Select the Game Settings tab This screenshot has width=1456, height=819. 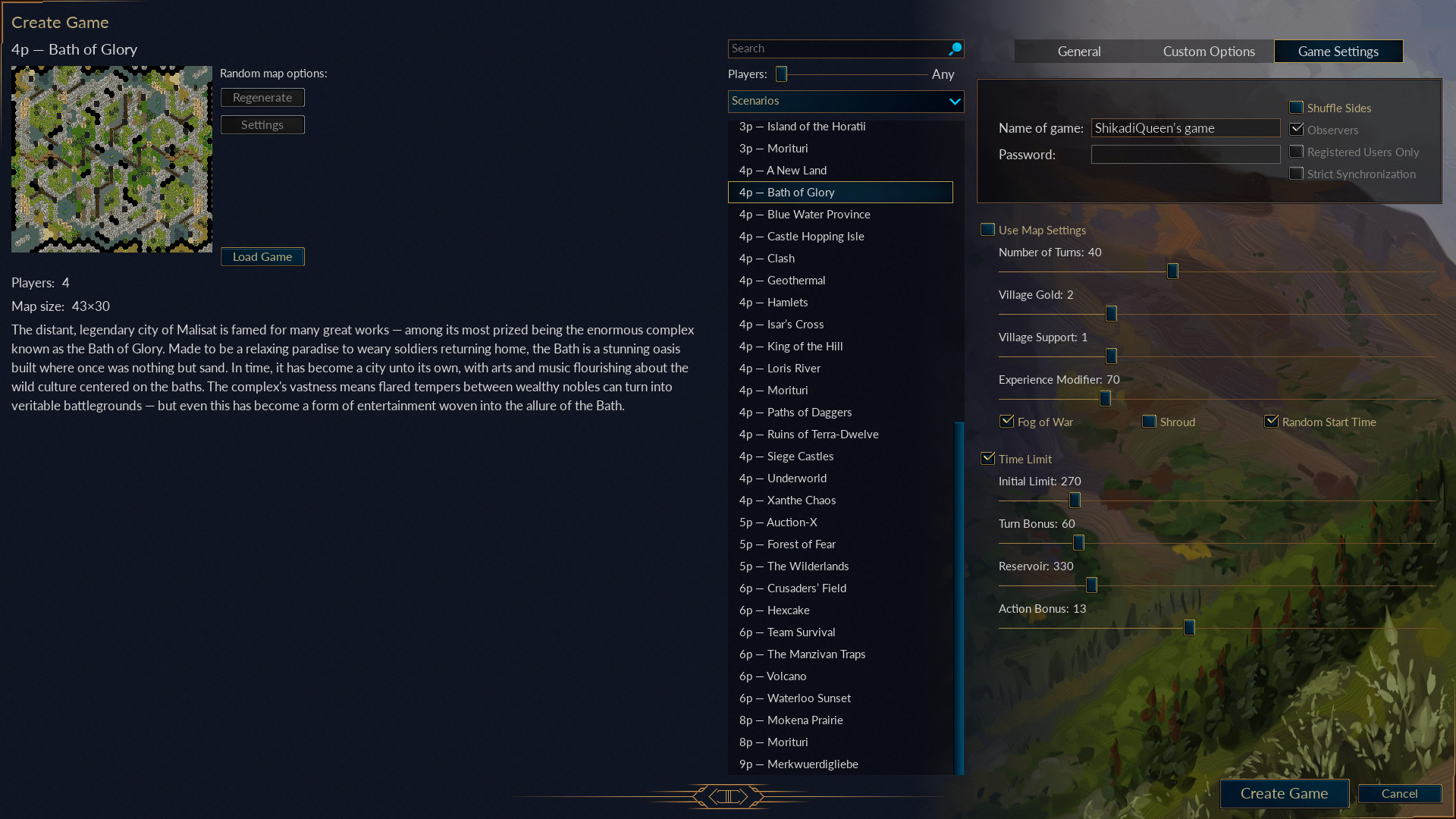click(x=1338, y=52)
